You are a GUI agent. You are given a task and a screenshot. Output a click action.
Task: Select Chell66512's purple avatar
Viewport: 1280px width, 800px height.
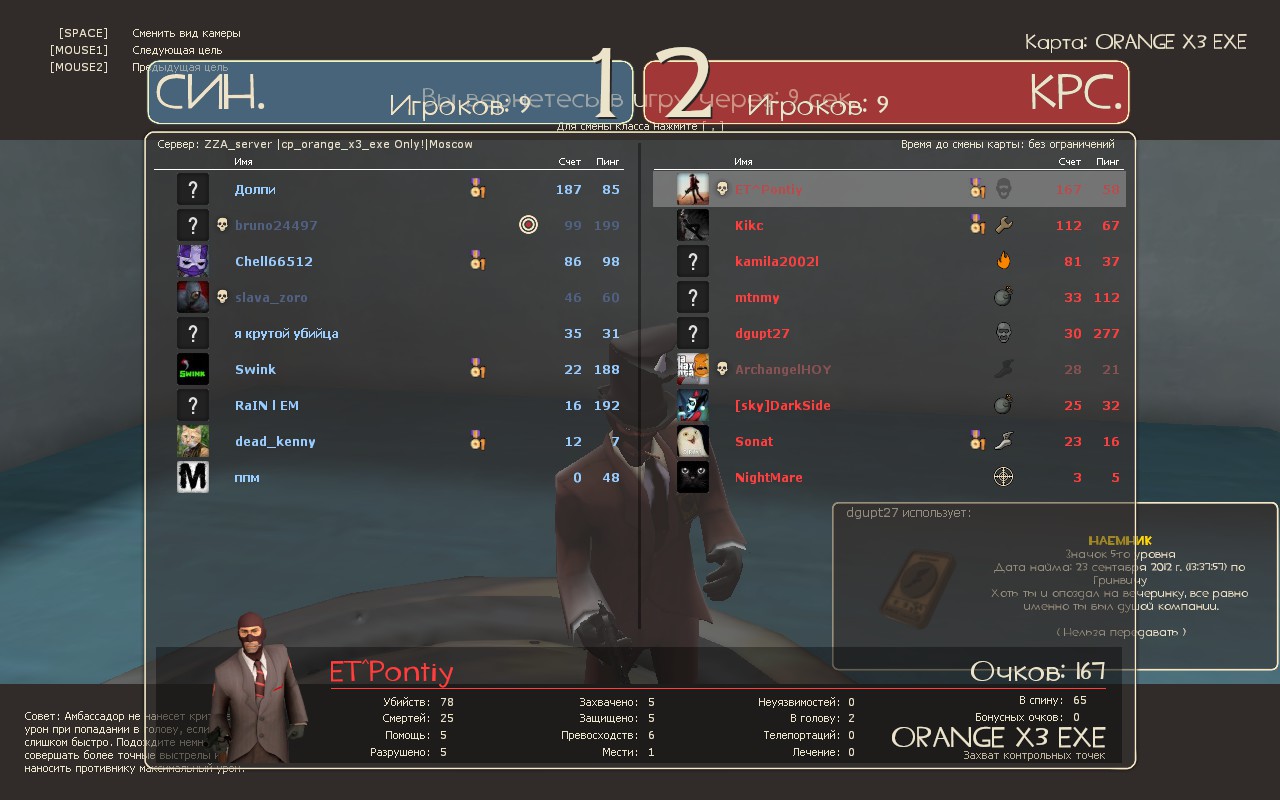coord(193,261)
